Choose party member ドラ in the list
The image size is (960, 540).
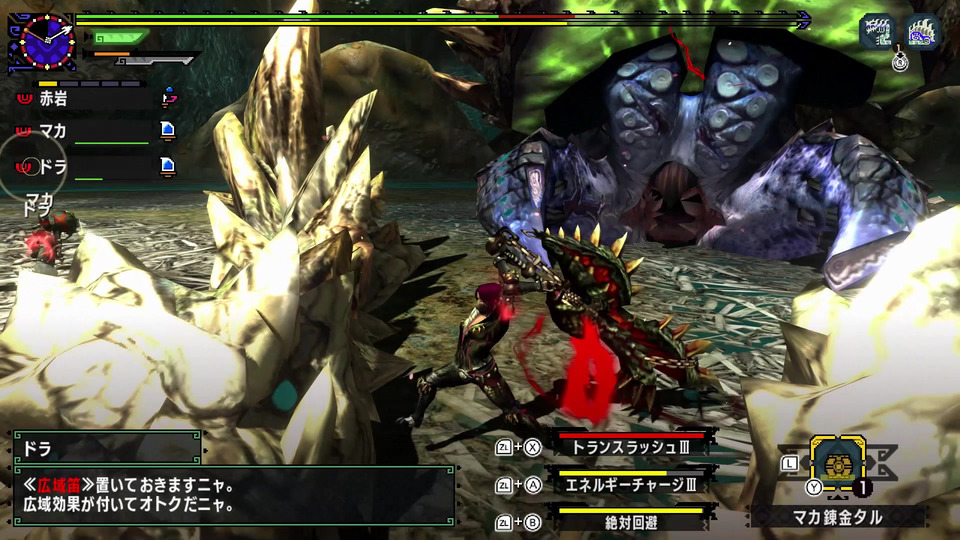pyautogui.click(x=90, y=165)
